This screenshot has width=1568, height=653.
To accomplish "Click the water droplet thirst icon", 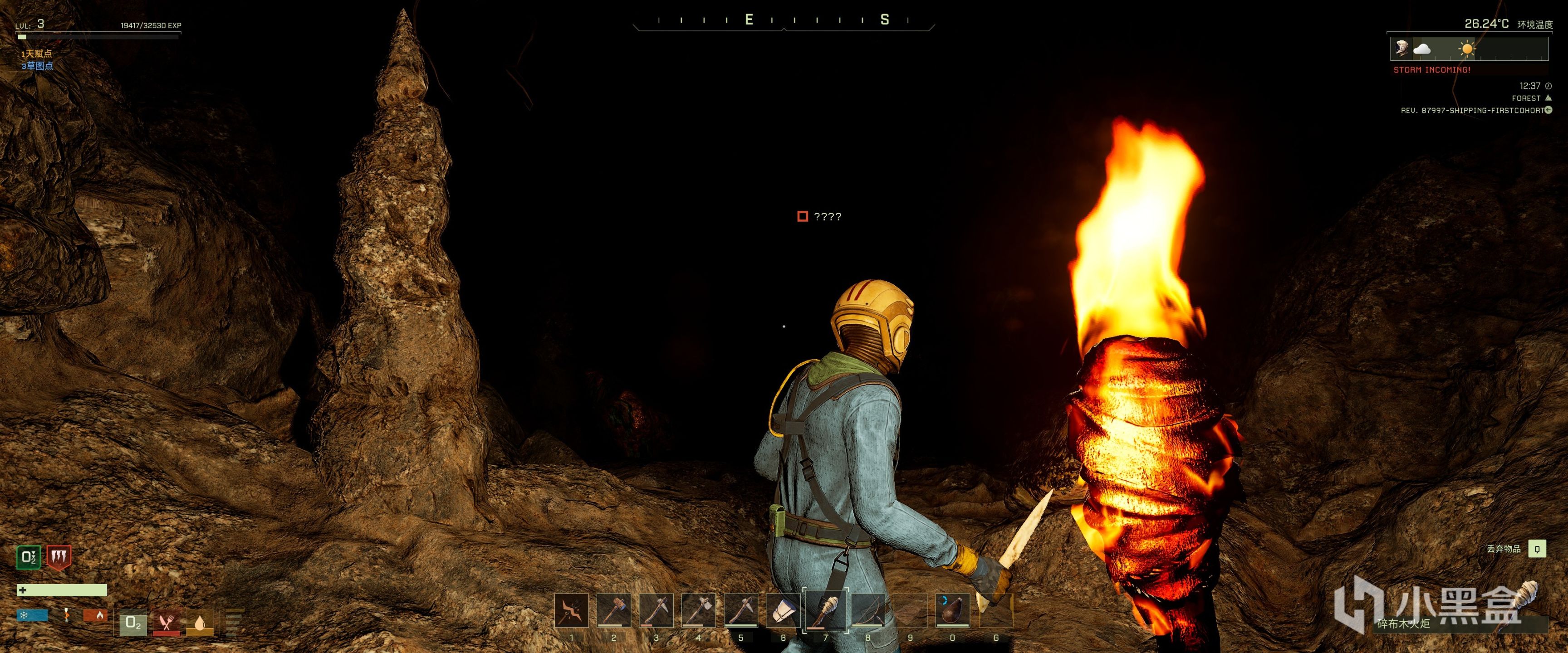I will 200,623.
